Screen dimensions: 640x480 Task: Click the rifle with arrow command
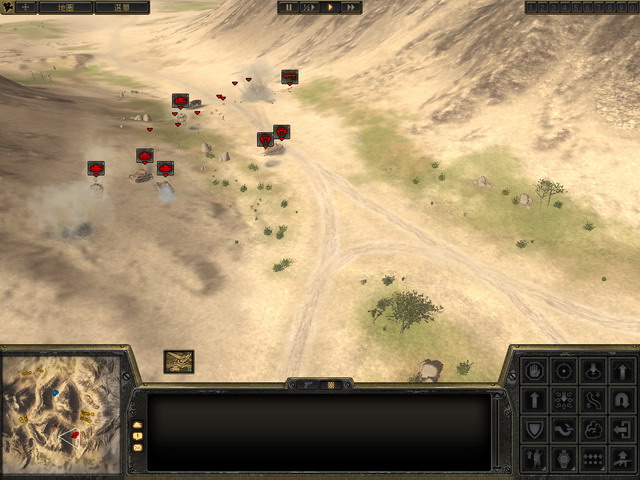622,459
